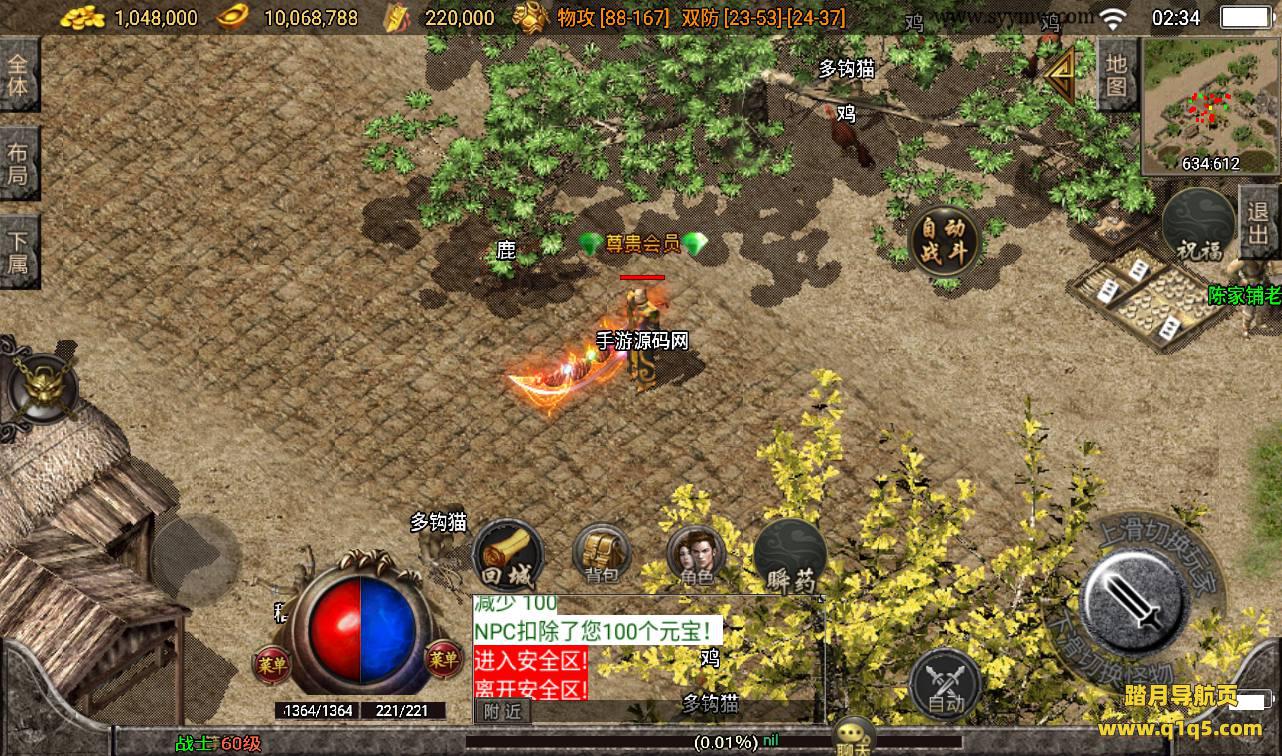Use the 回城 return scroll
This screenshot has height=756, width=1282.
pos(508,556)
